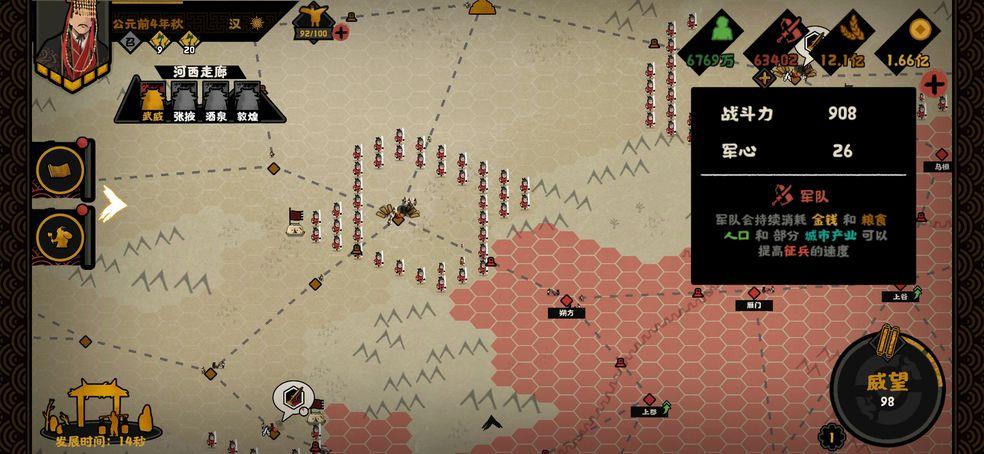The width and height of the screenshot is (984, 454).
Task: Click the Han faction sun emblem
Action: pyautogui.click(x=257, y=22)
